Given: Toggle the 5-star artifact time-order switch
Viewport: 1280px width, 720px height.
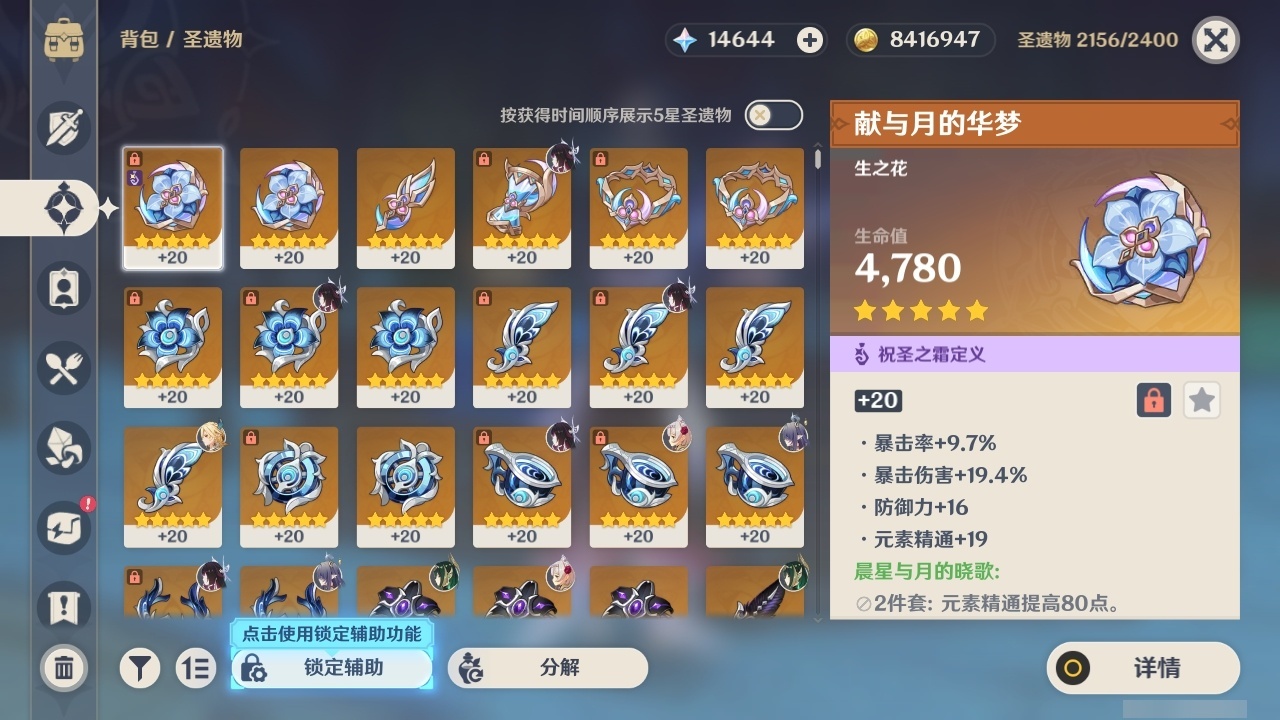Looking at the screenshot, I should [x=772, y=115].
